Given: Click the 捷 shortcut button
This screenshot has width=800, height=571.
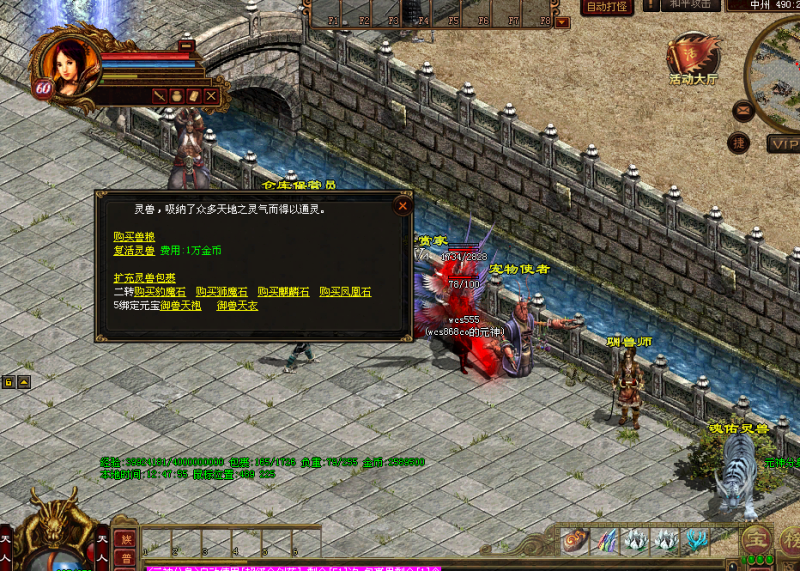Looking at the screenshot, I should point(739,142).
